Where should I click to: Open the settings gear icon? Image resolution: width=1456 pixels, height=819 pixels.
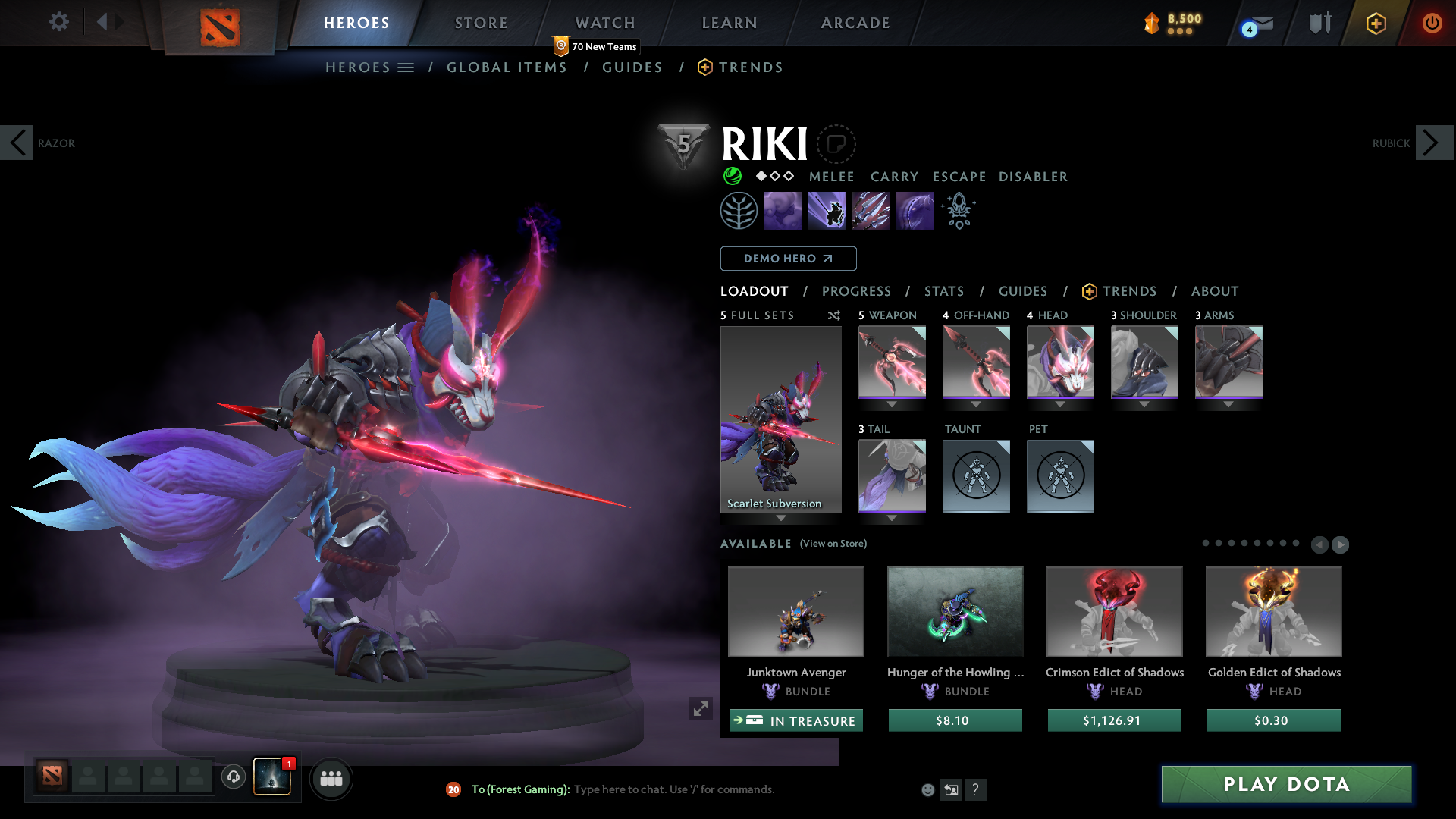click(x=58, y=22)
